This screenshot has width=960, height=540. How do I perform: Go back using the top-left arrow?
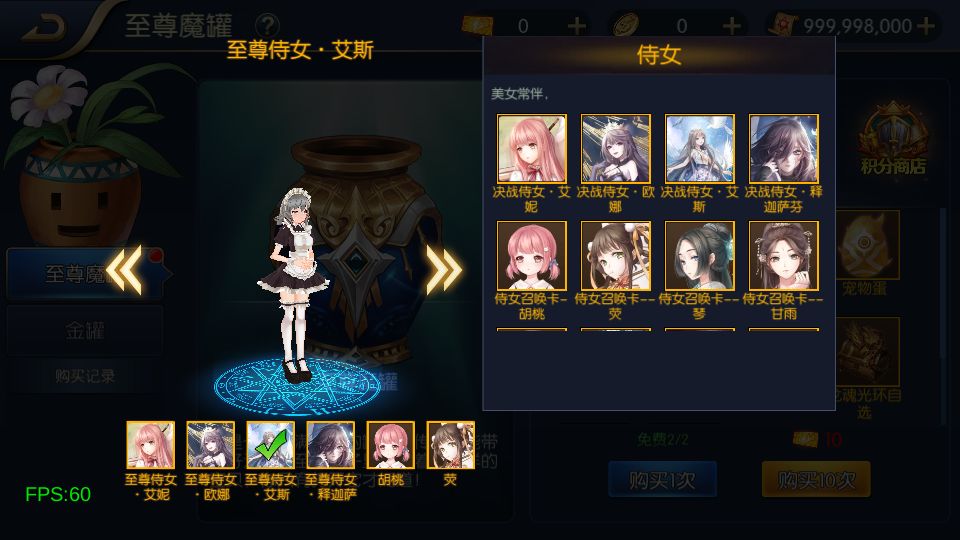[x=45, y=27]
